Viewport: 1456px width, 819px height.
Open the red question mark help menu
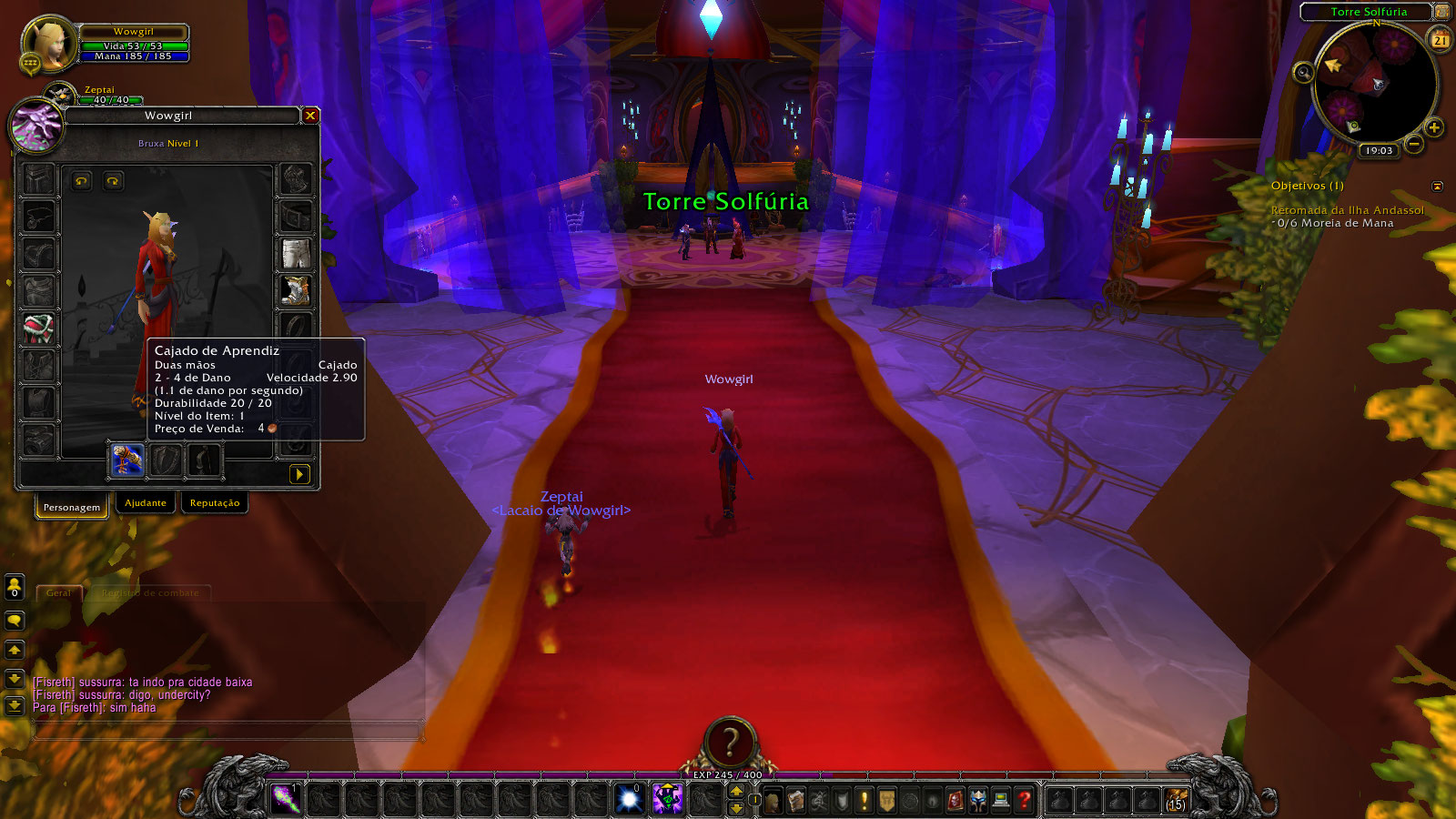1025,800
